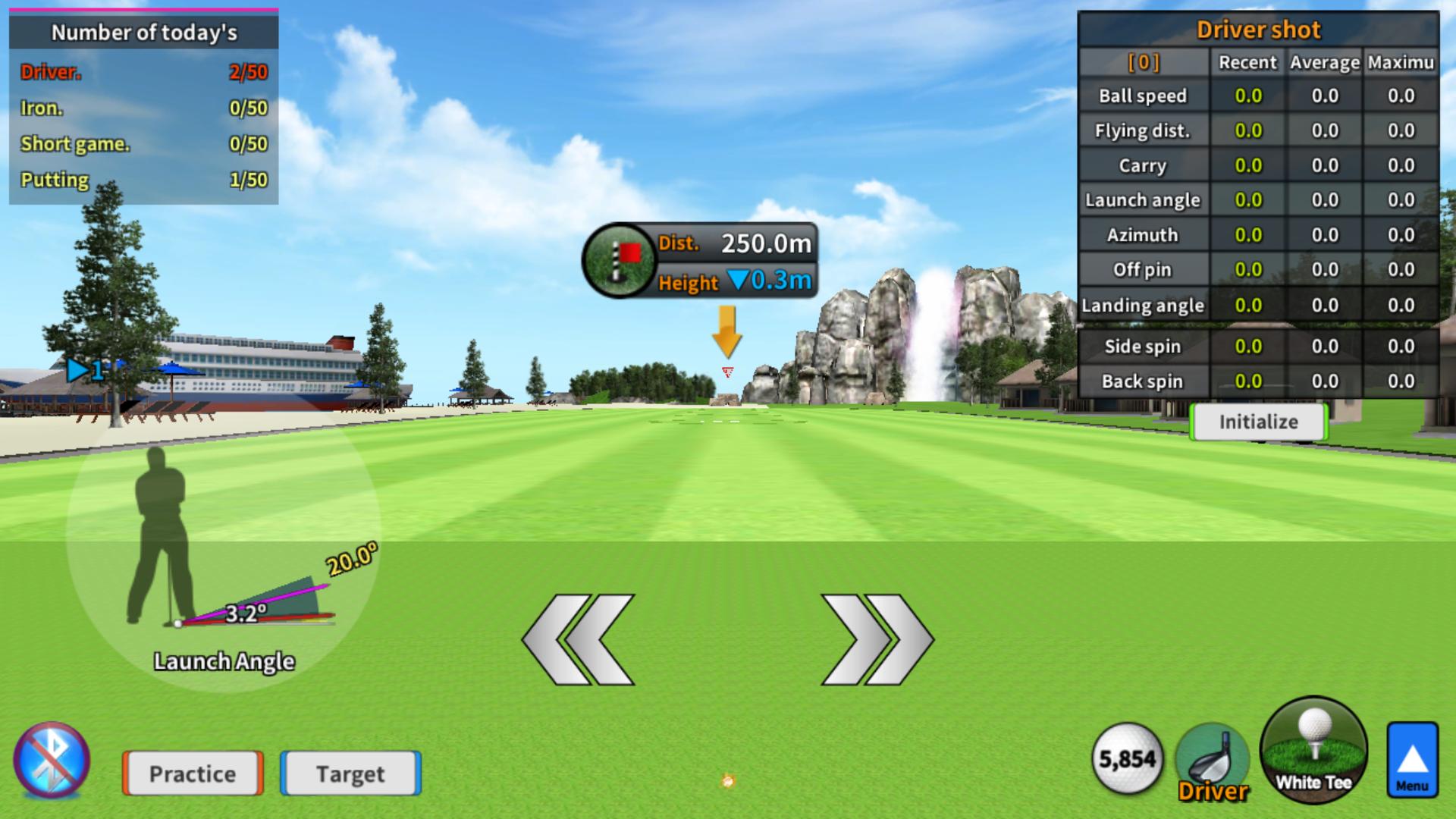Tap the blue play arrow marker labeled 1
The width and height of the screenshot is (1456, 819).
click(x=86, y=371)
